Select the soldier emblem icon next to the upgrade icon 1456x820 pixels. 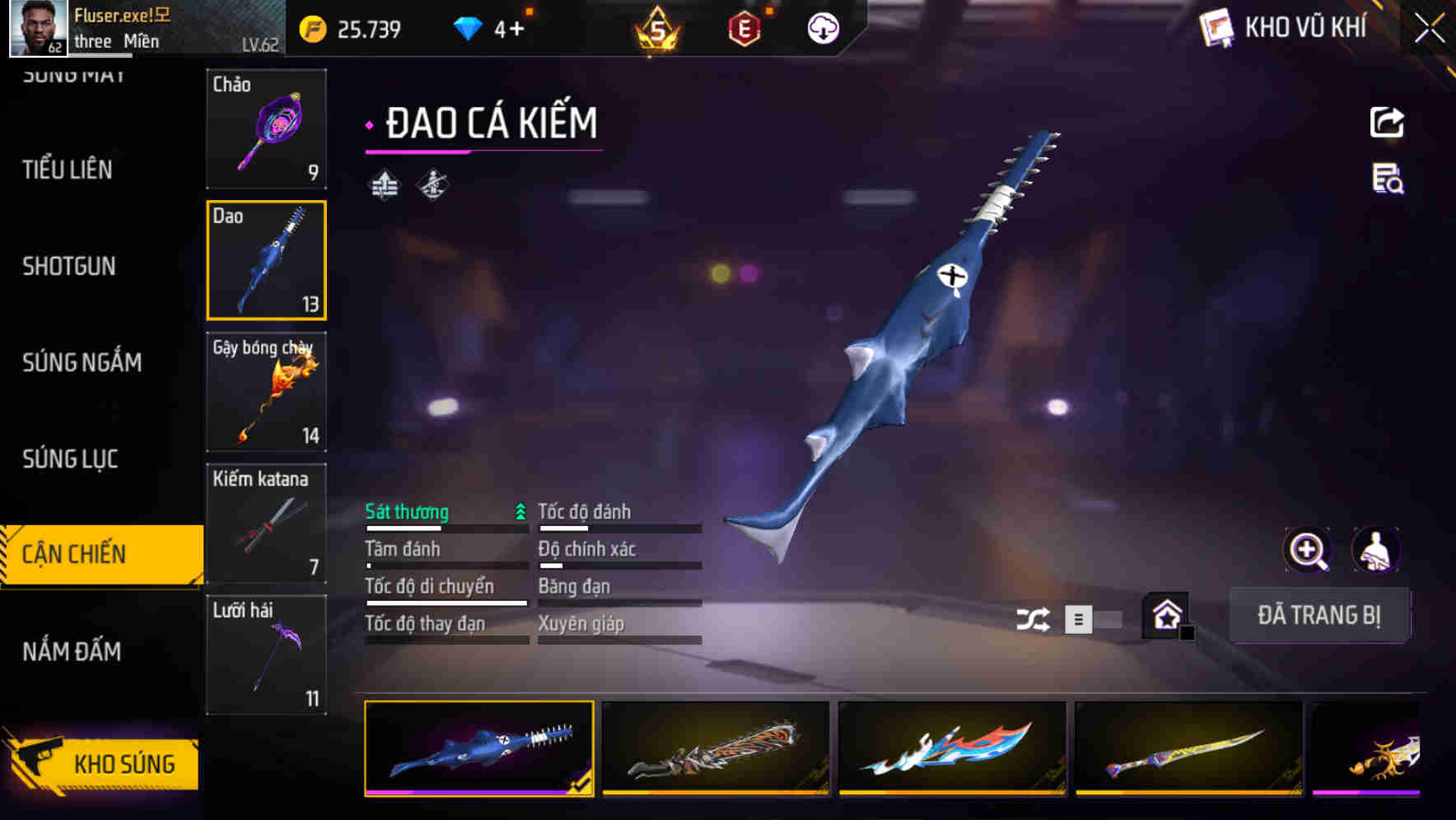click(434, 185)
